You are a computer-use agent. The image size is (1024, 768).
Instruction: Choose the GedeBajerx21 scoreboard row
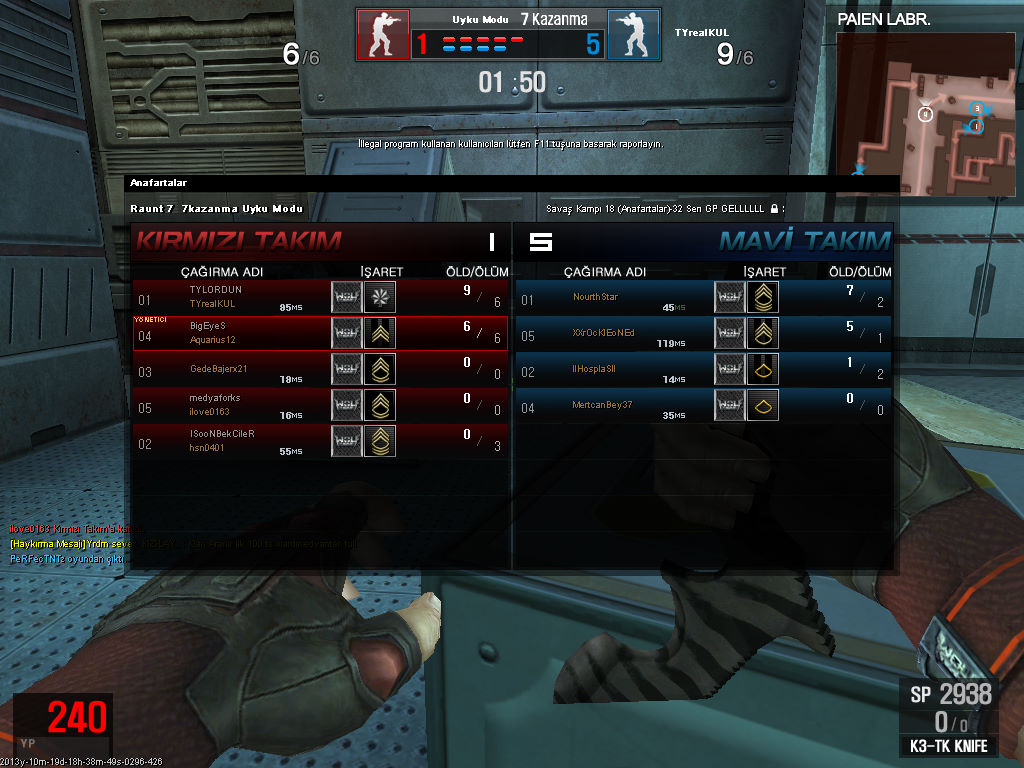(x=320, y=369)
